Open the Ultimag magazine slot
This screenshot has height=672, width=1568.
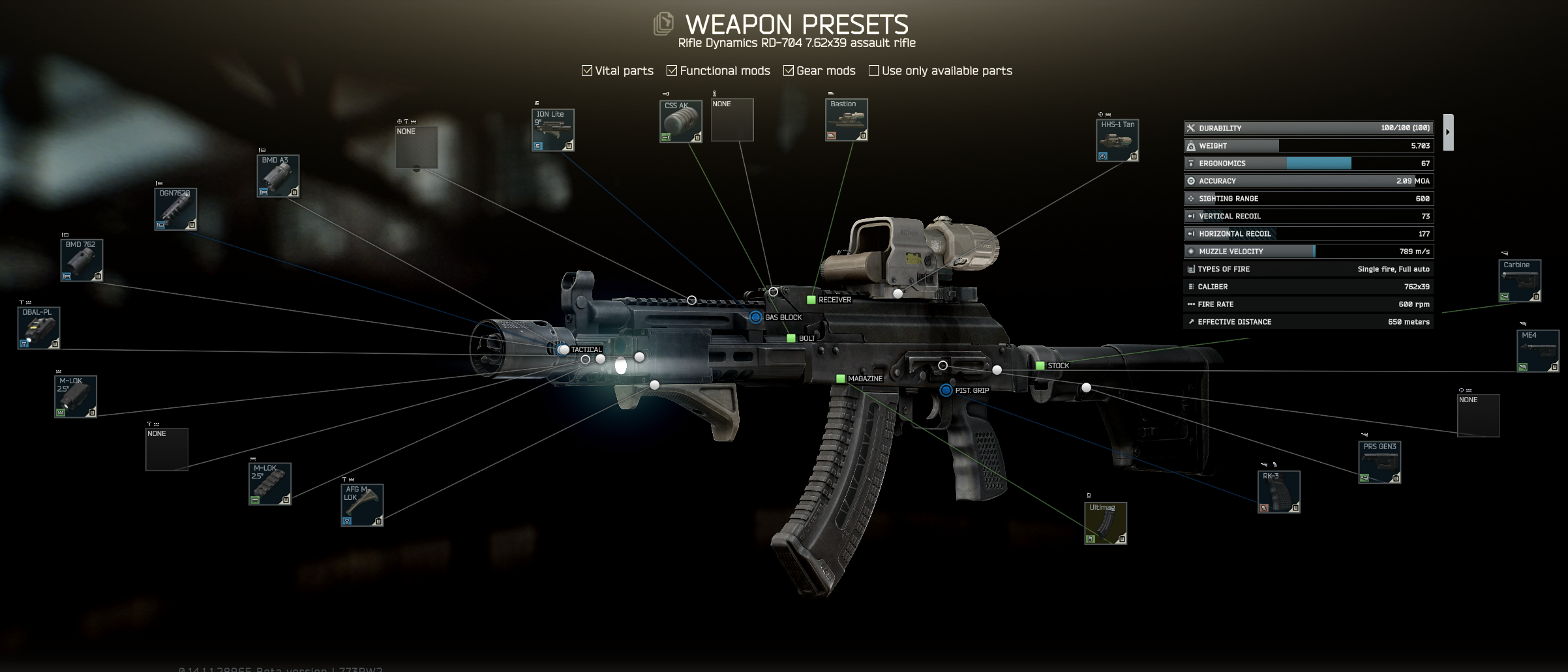click(1106, 523)
